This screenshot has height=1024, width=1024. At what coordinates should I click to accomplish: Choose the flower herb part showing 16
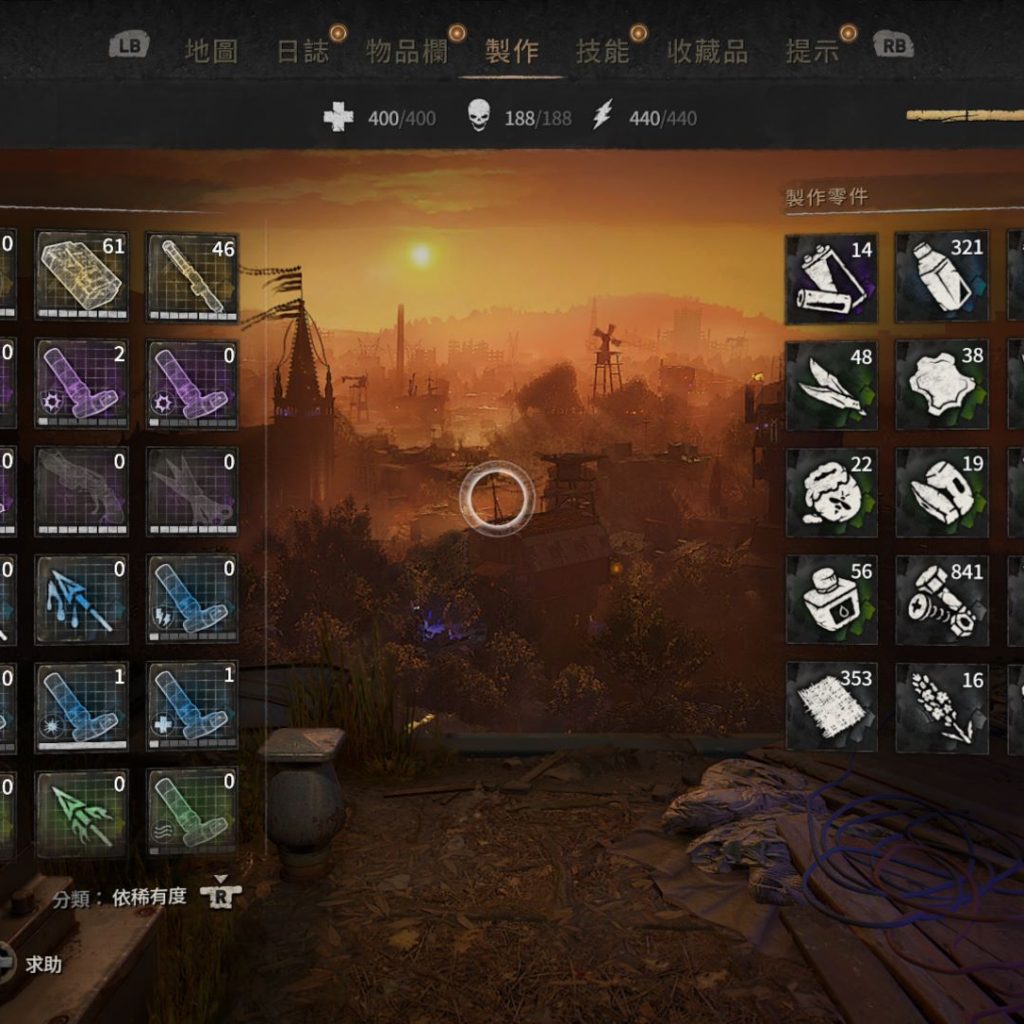click(941, 707)
